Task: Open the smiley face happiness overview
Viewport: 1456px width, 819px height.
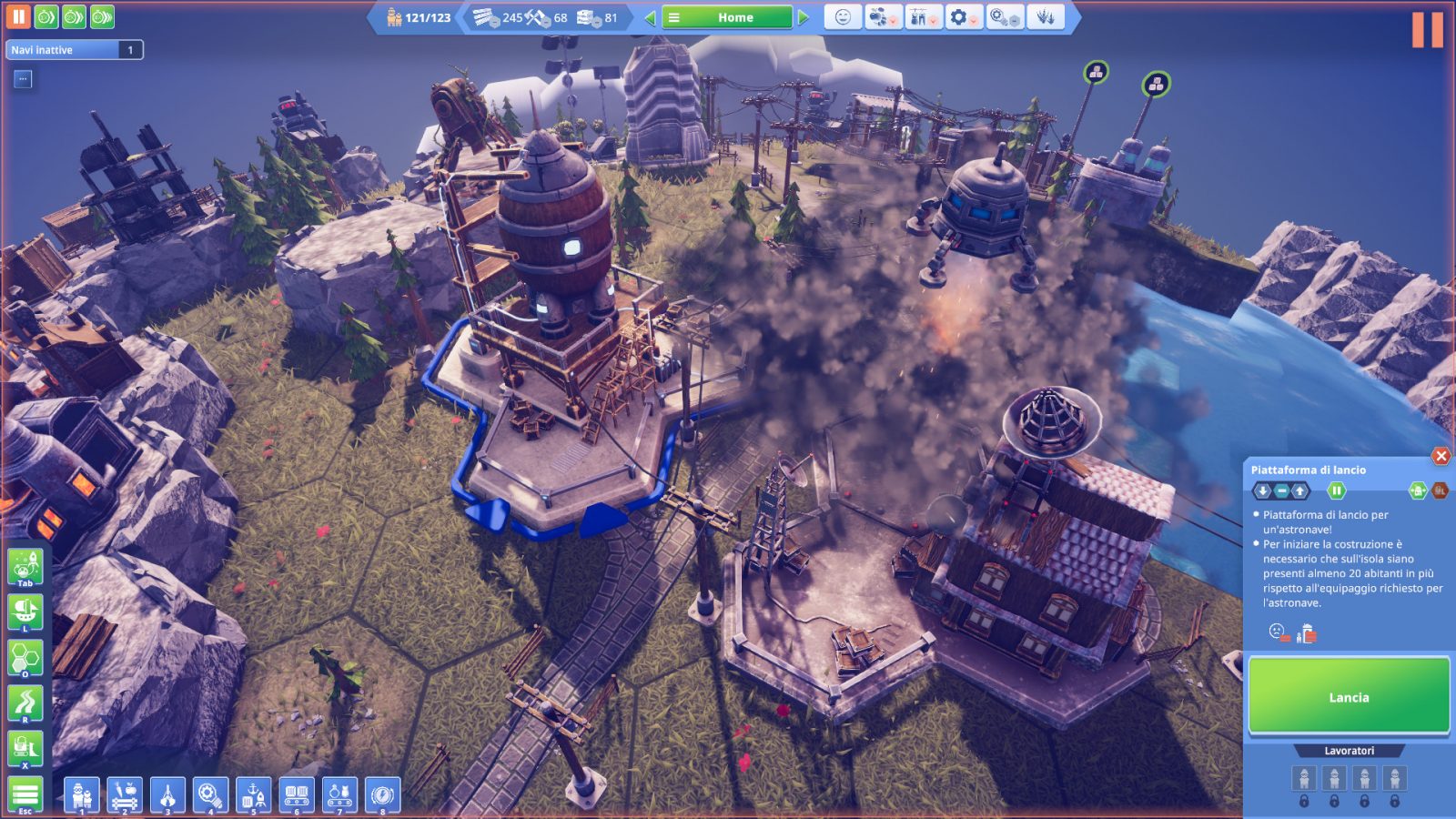Action: coord(843,17)
